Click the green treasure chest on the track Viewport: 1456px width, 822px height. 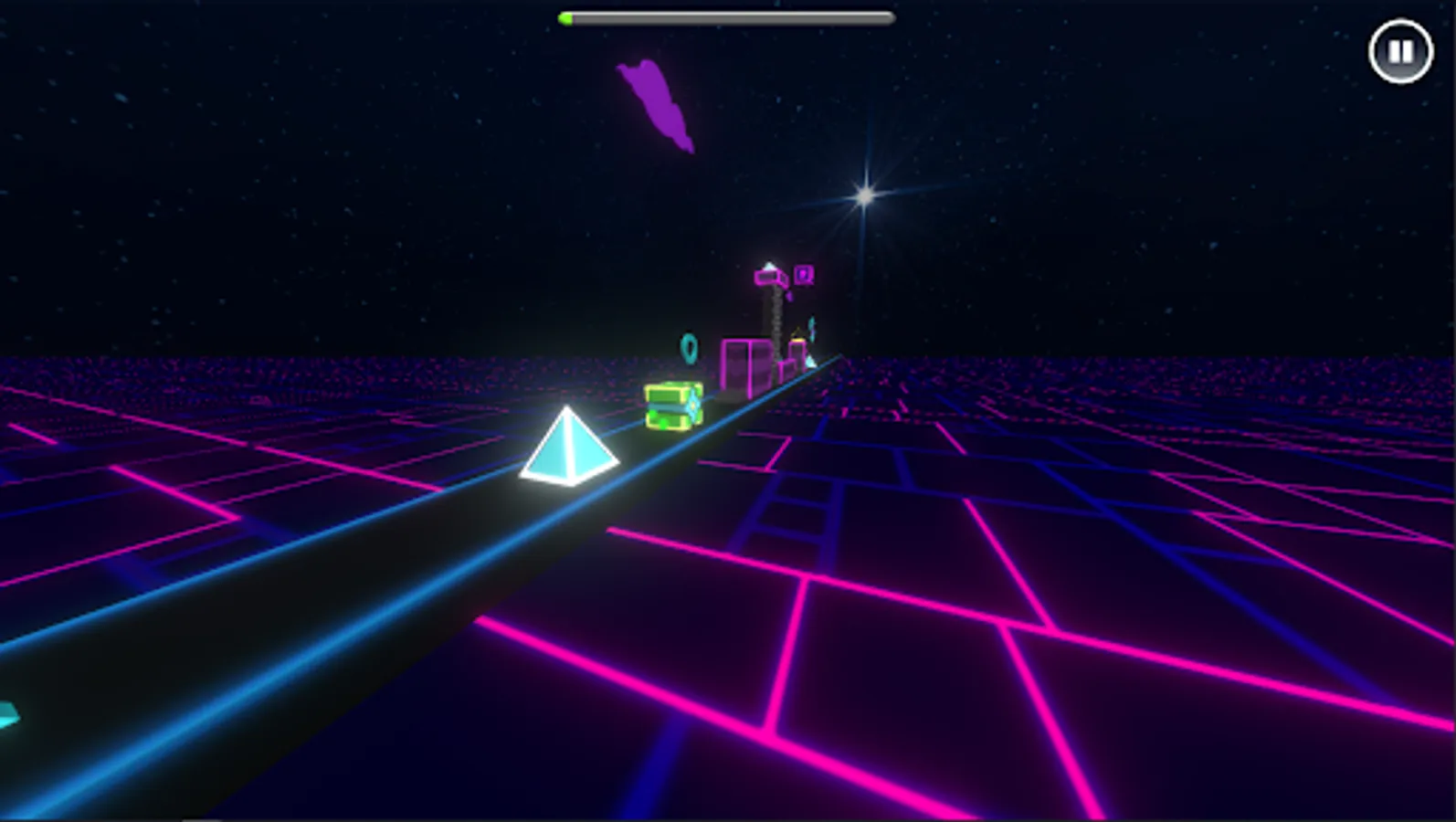click(x=673, y=405)
